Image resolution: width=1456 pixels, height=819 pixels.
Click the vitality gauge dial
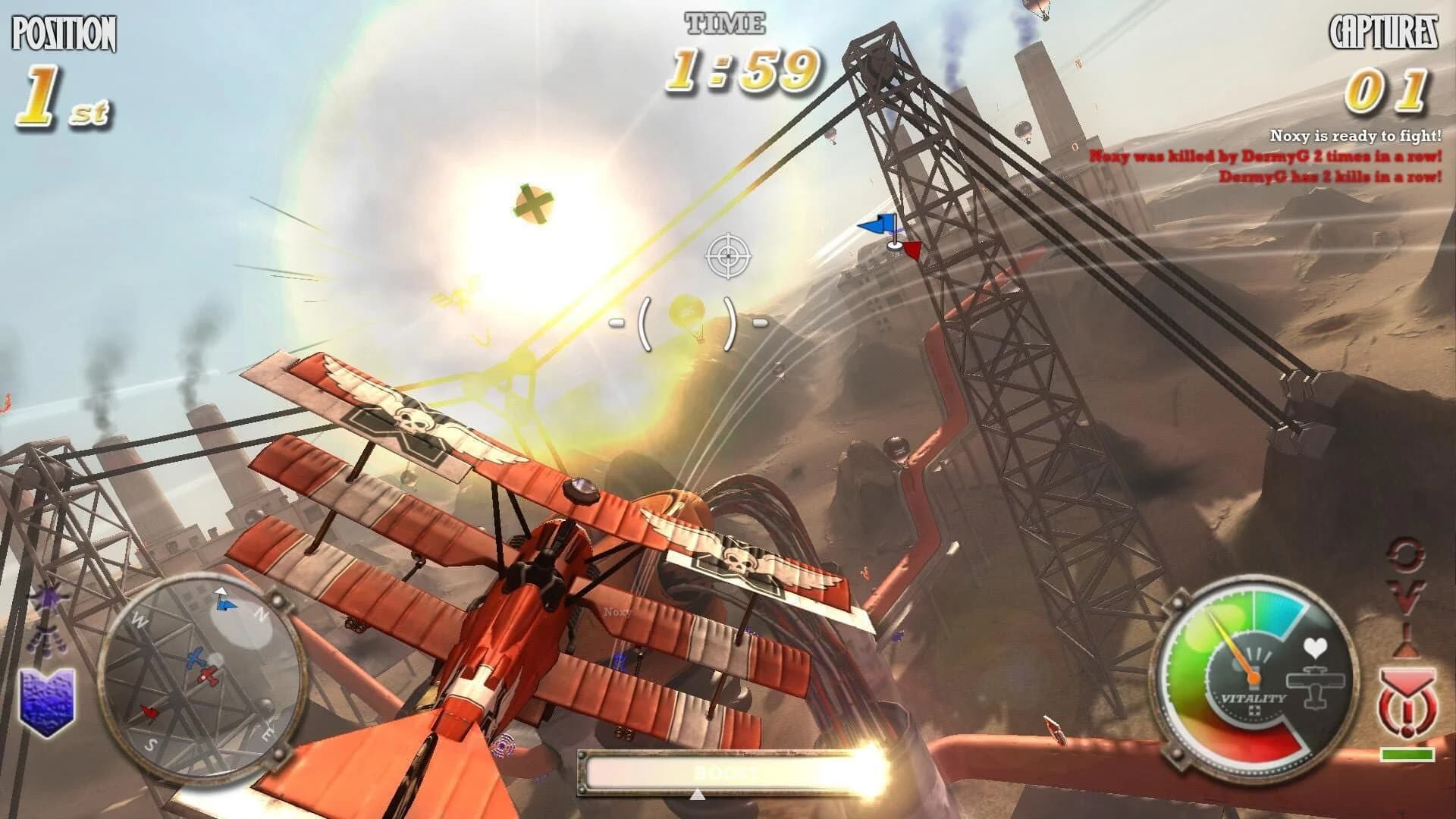[x=1255, y=677]
